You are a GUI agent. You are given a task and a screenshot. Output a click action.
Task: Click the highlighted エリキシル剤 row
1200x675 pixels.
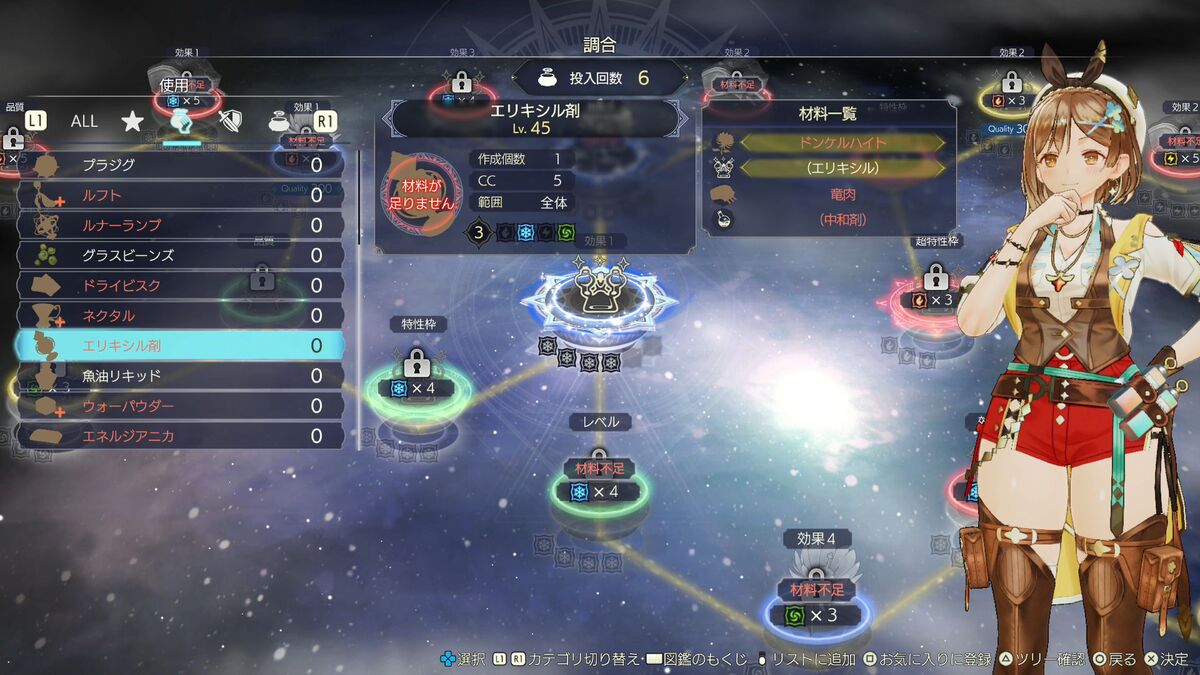pos(180,346)
